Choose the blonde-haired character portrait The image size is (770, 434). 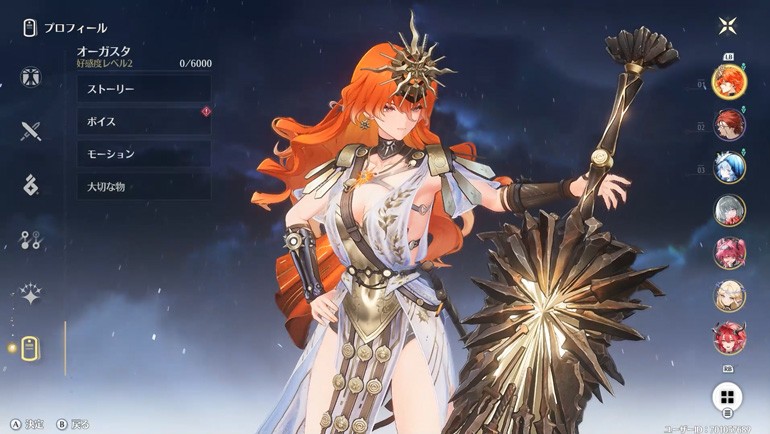(729, 296)
